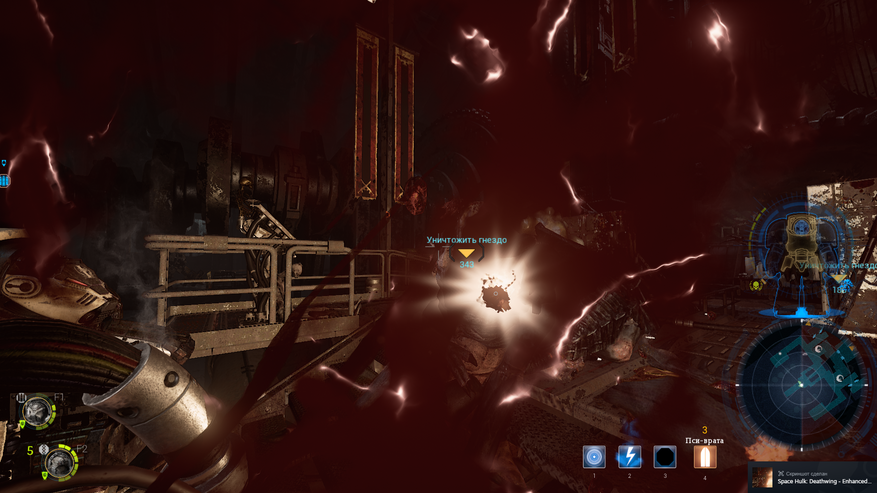Activate the lightning bolt psychic ability

[629, 457]
